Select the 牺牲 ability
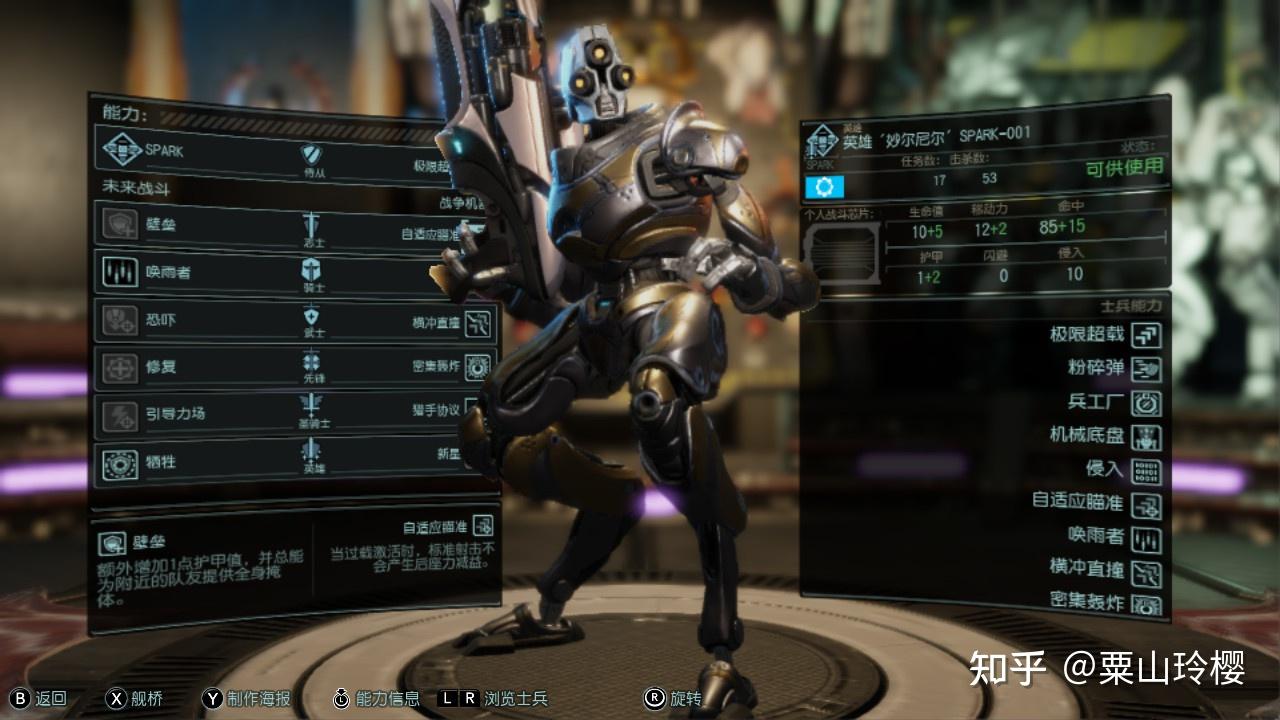The height and width of the screenshot is (720, 1280). point(160,462)
